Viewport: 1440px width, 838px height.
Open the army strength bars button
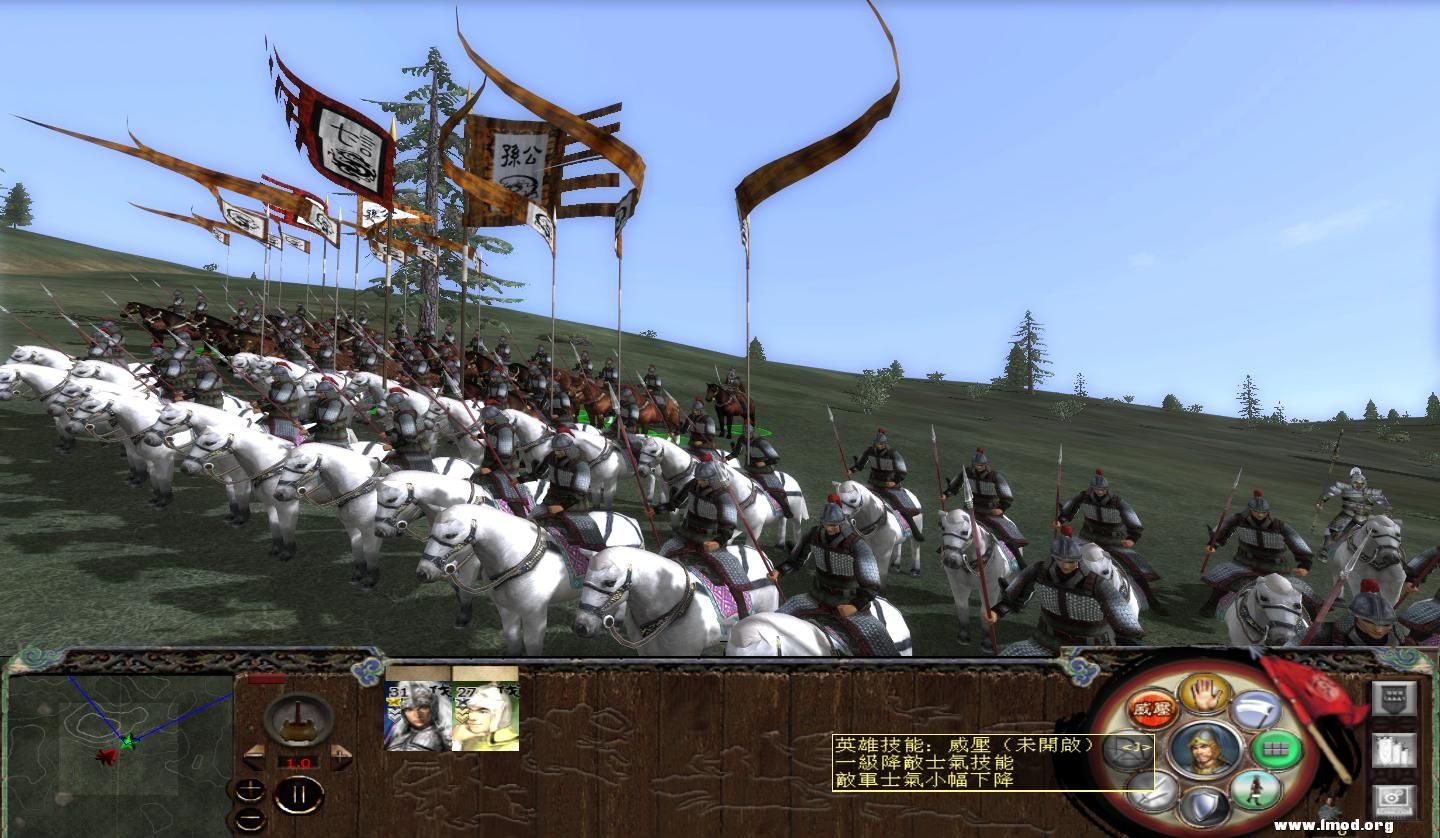(1395, 749)
